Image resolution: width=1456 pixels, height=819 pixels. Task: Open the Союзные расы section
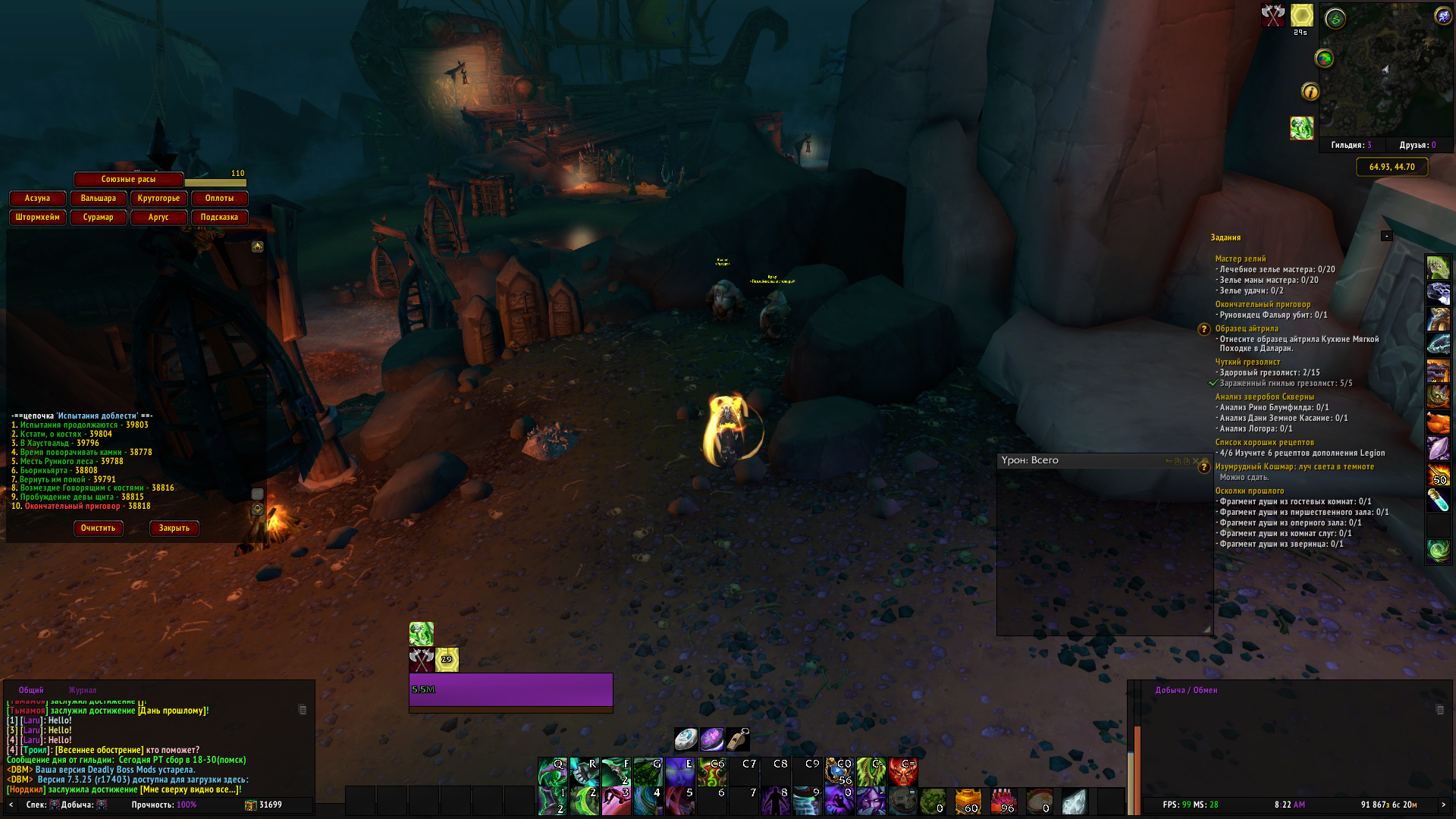pyautogui.click(x=128, y=179)
